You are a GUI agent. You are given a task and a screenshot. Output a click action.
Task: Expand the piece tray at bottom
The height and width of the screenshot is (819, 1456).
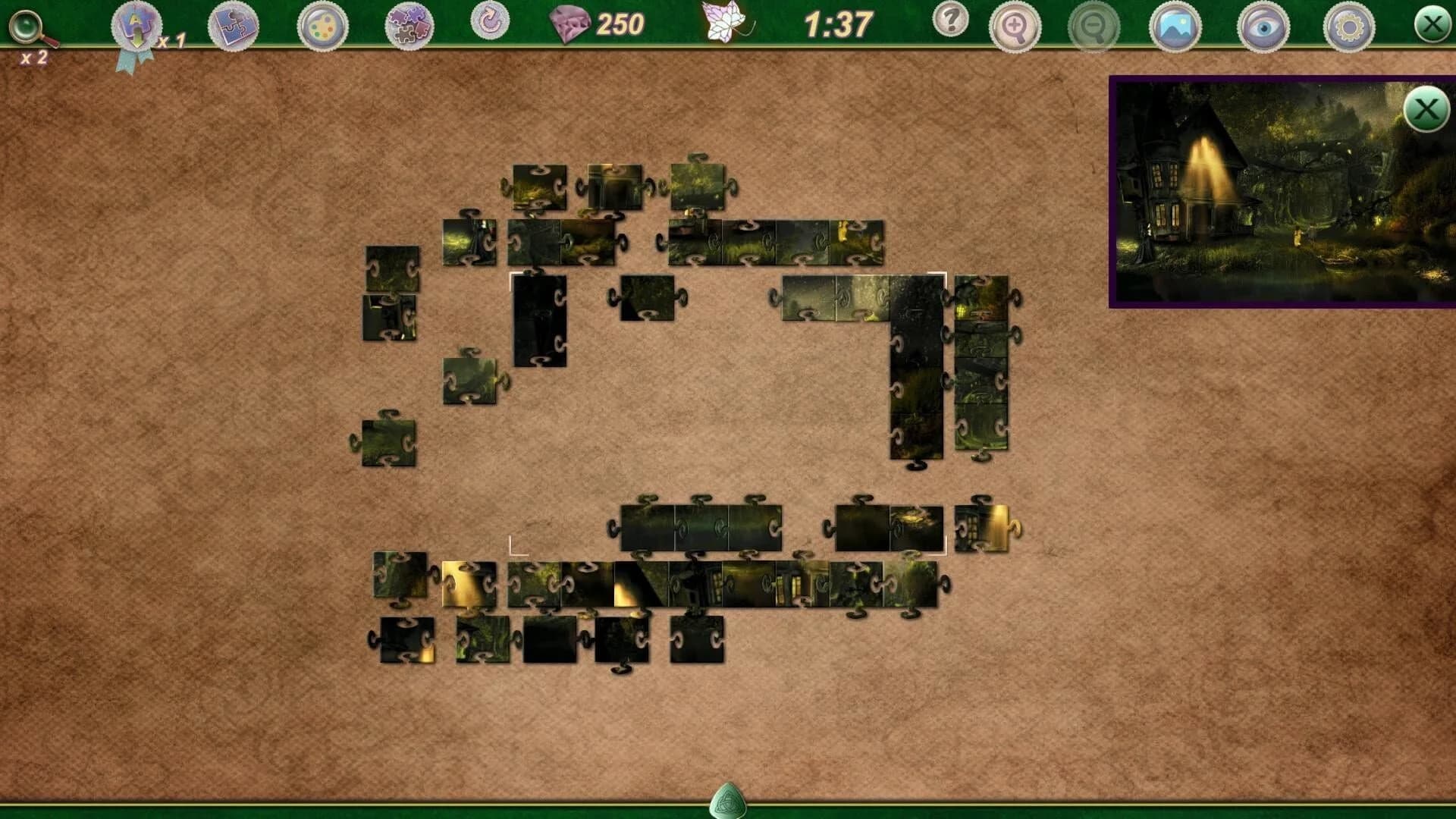click(728, 802)
